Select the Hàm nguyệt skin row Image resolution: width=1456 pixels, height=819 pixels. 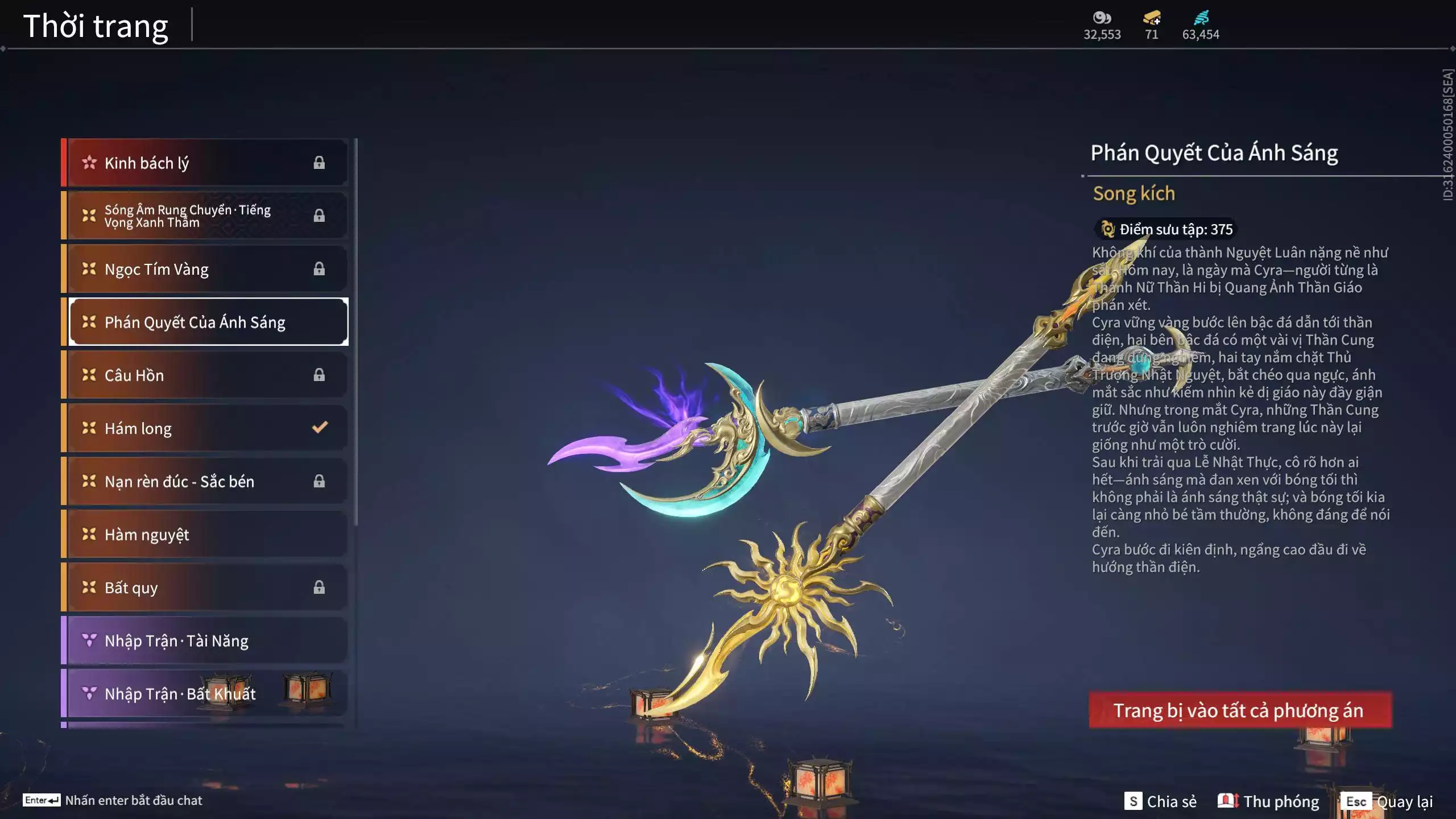205,535
